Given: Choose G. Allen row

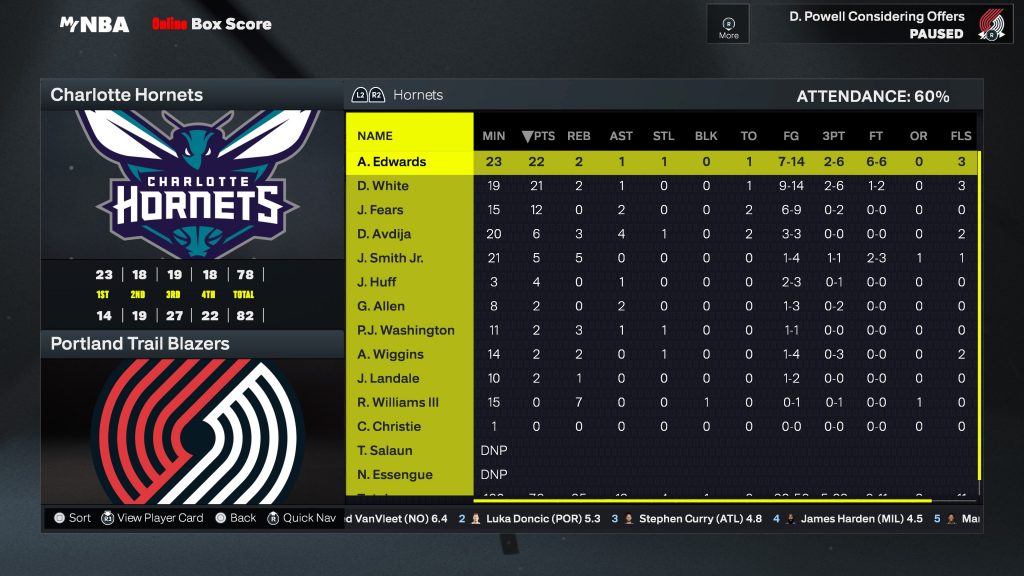Looking at the screenshot, I should coord(381,306).
